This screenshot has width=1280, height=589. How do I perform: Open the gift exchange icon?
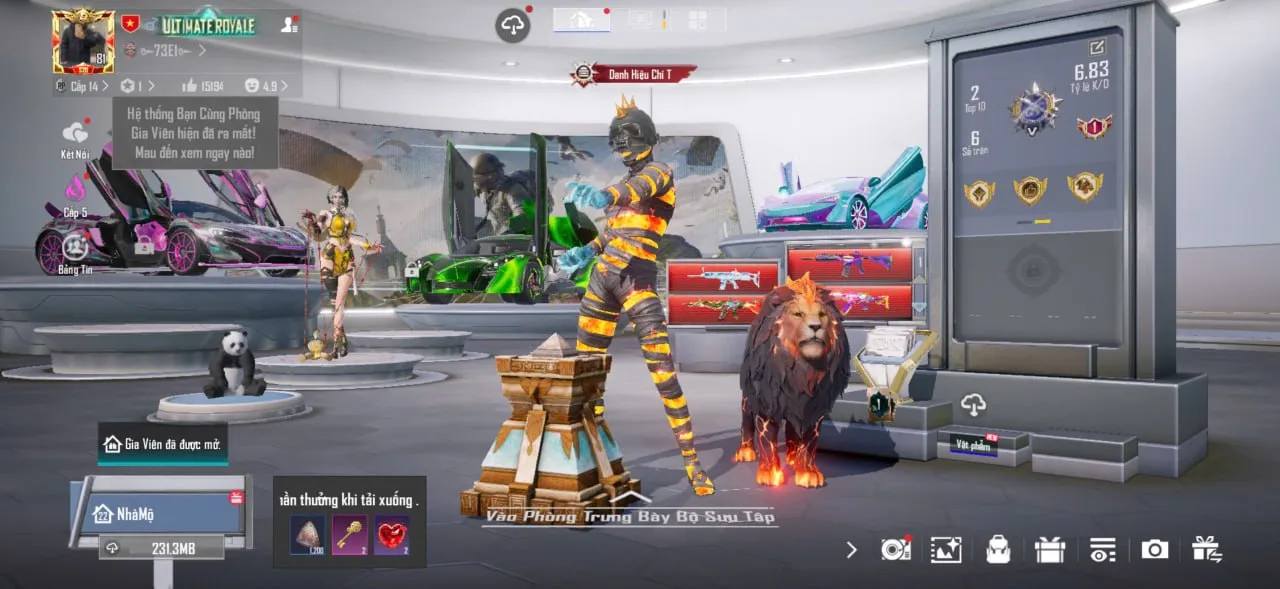(1207, 549)
